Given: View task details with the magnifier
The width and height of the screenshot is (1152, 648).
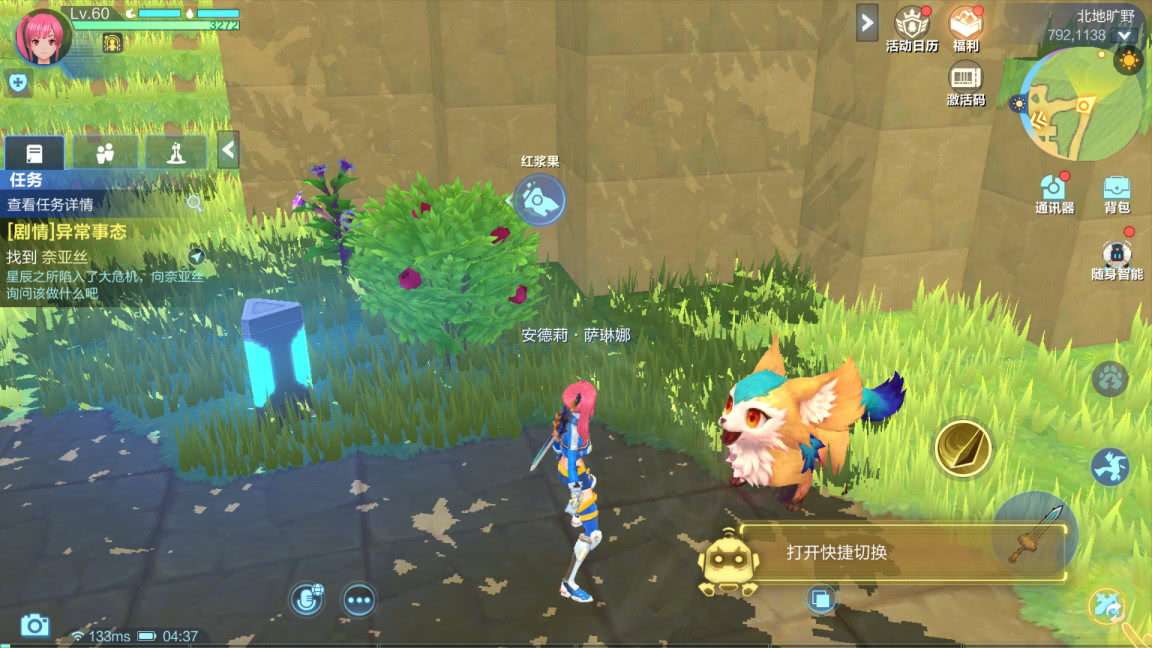Looking at the screenshot, I should tap(195, 204).
